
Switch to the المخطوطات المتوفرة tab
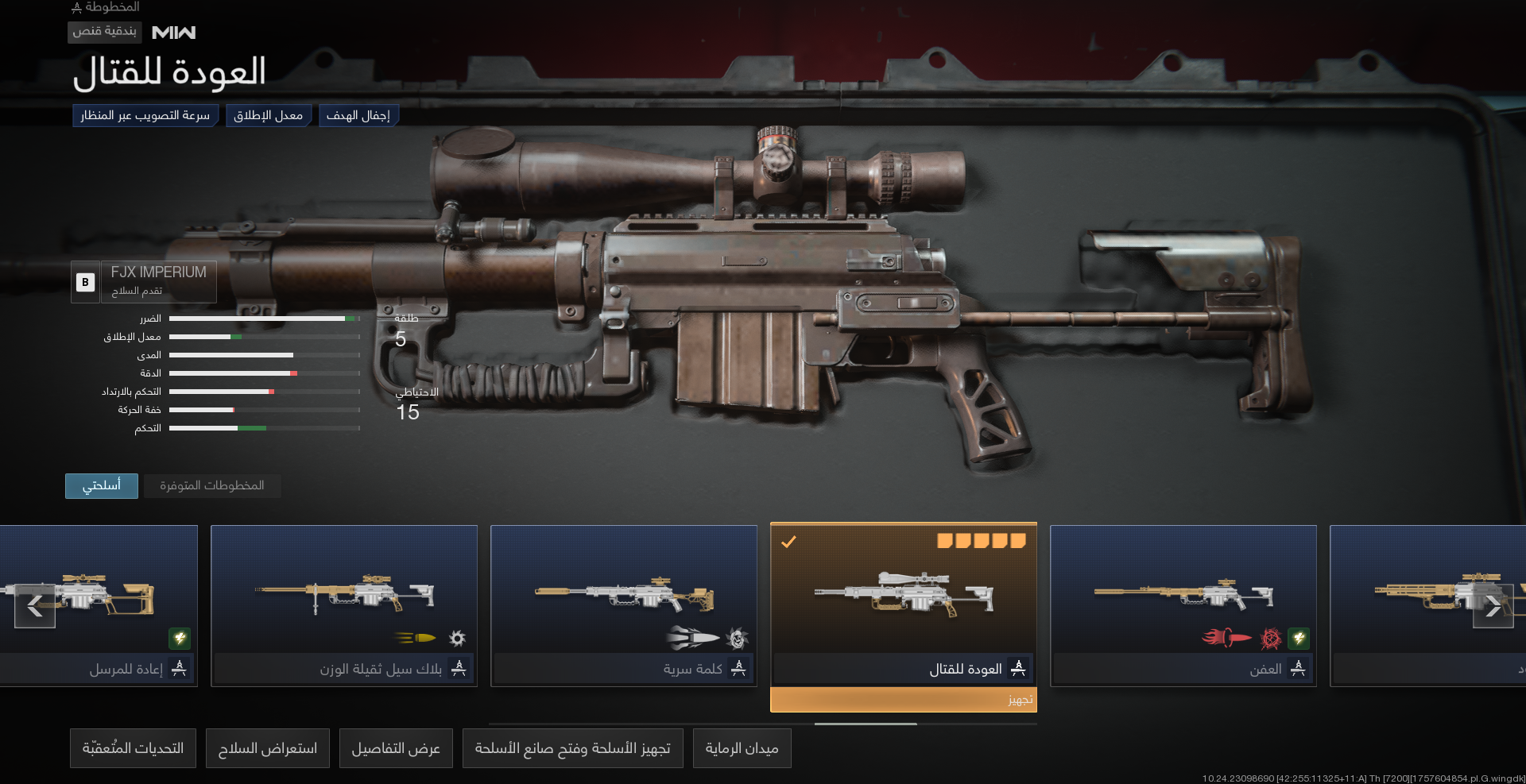pos(211,485)
